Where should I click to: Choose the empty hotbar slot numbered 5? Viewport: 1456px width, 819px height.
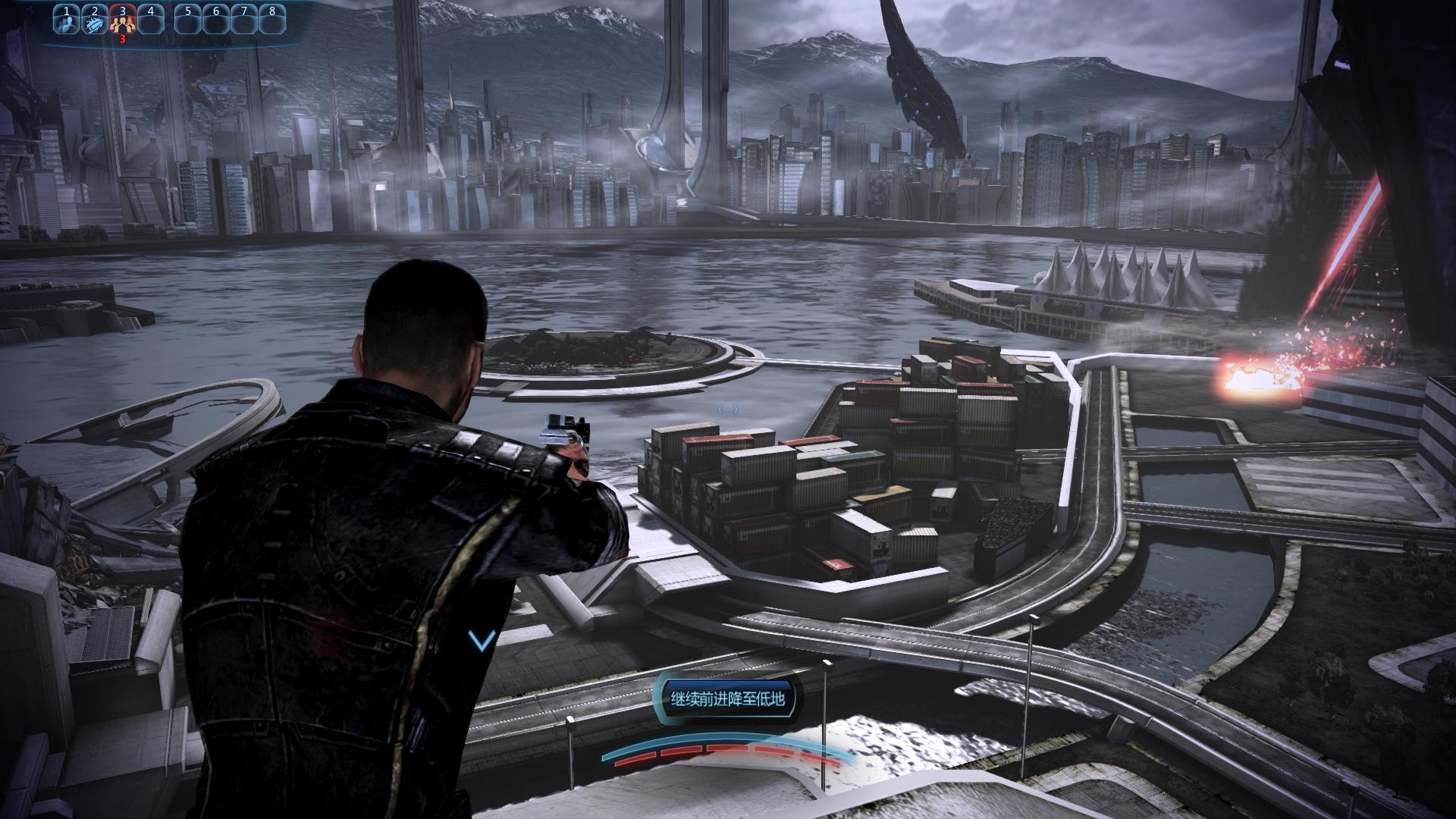click(188, 20)
